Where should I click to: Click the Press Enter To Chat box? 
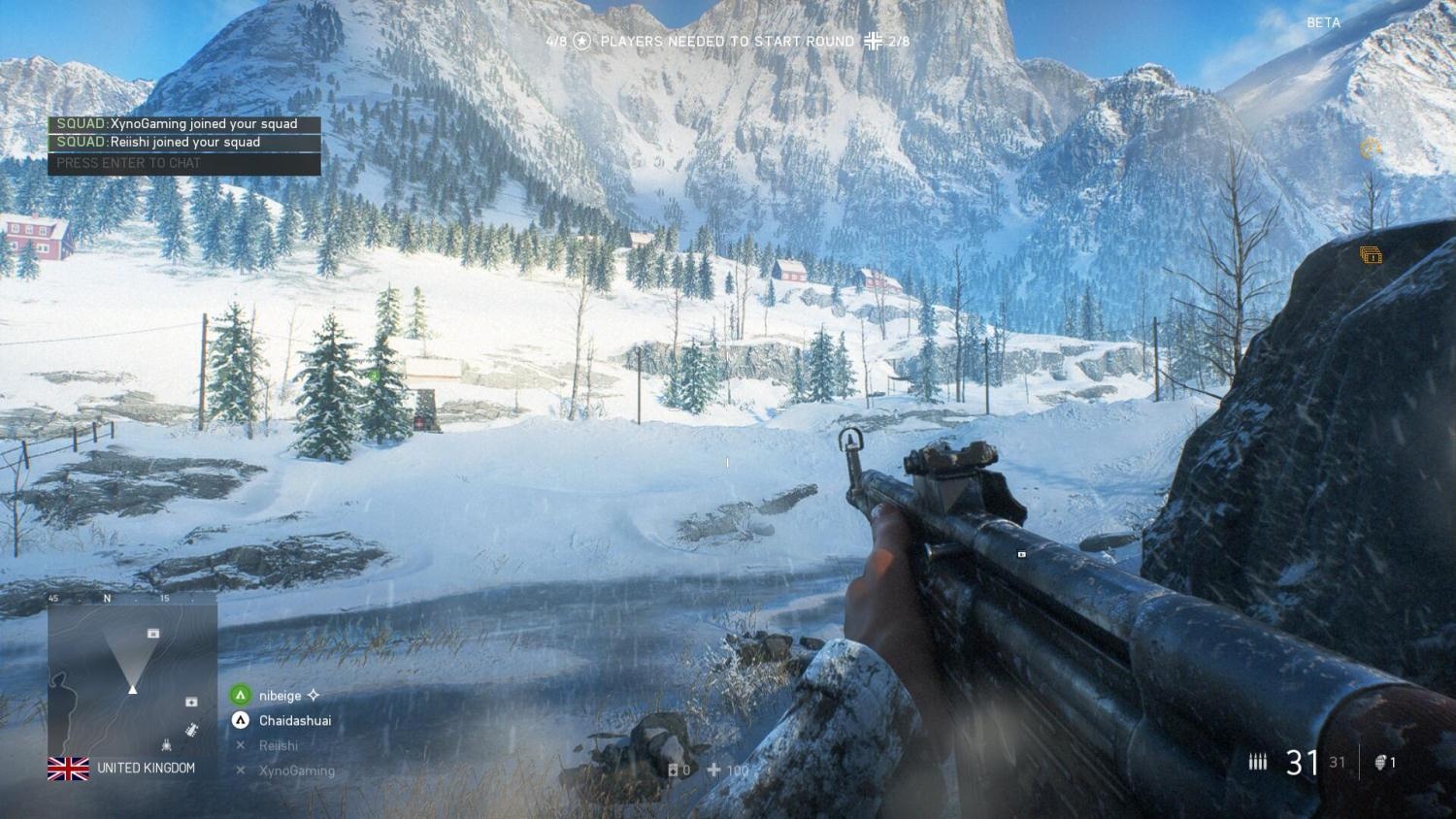[x=183, y=163]
